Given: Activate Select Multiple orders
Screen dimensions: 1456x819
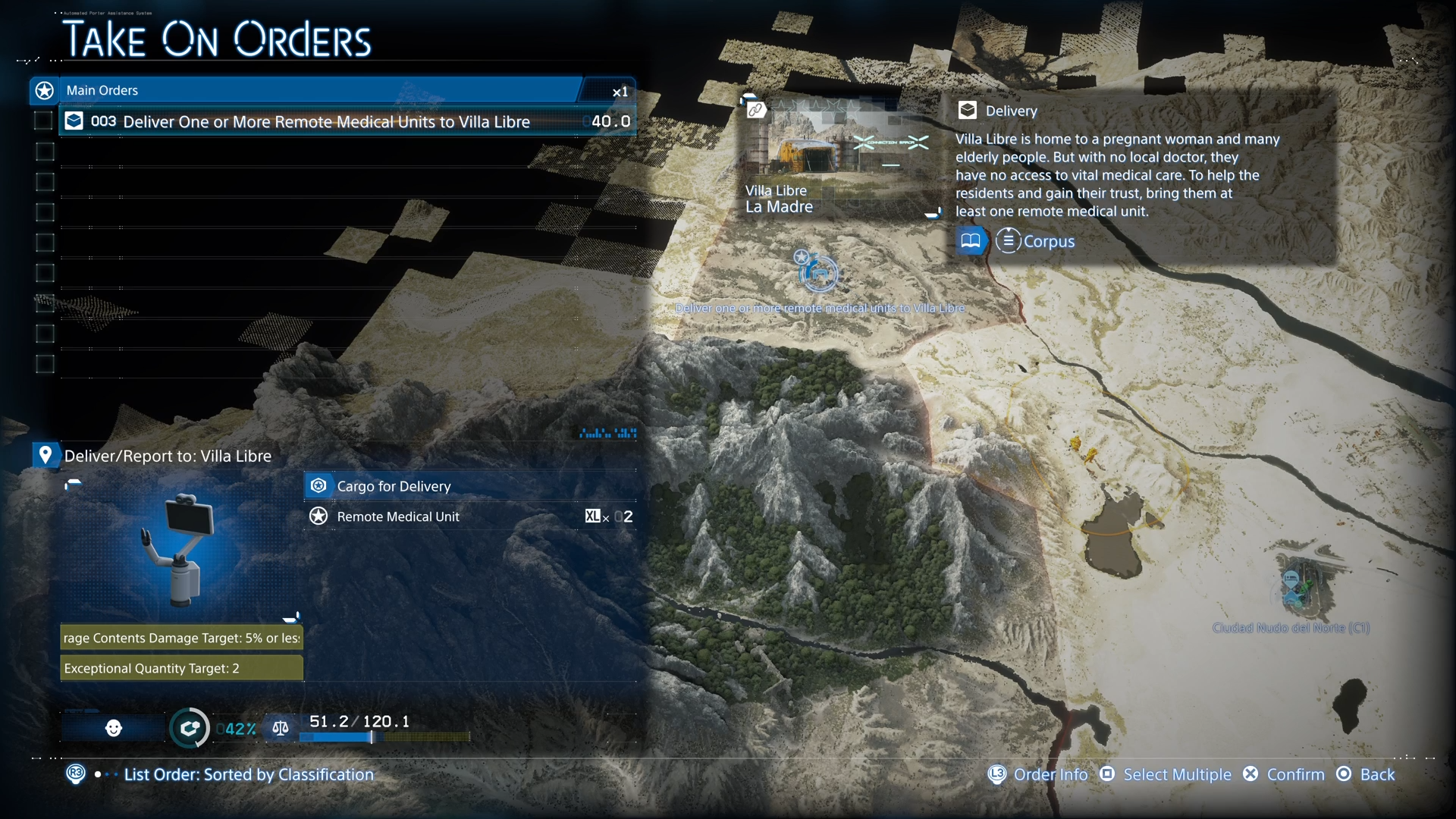Looking at the screenshot, I should point(1176,774).
